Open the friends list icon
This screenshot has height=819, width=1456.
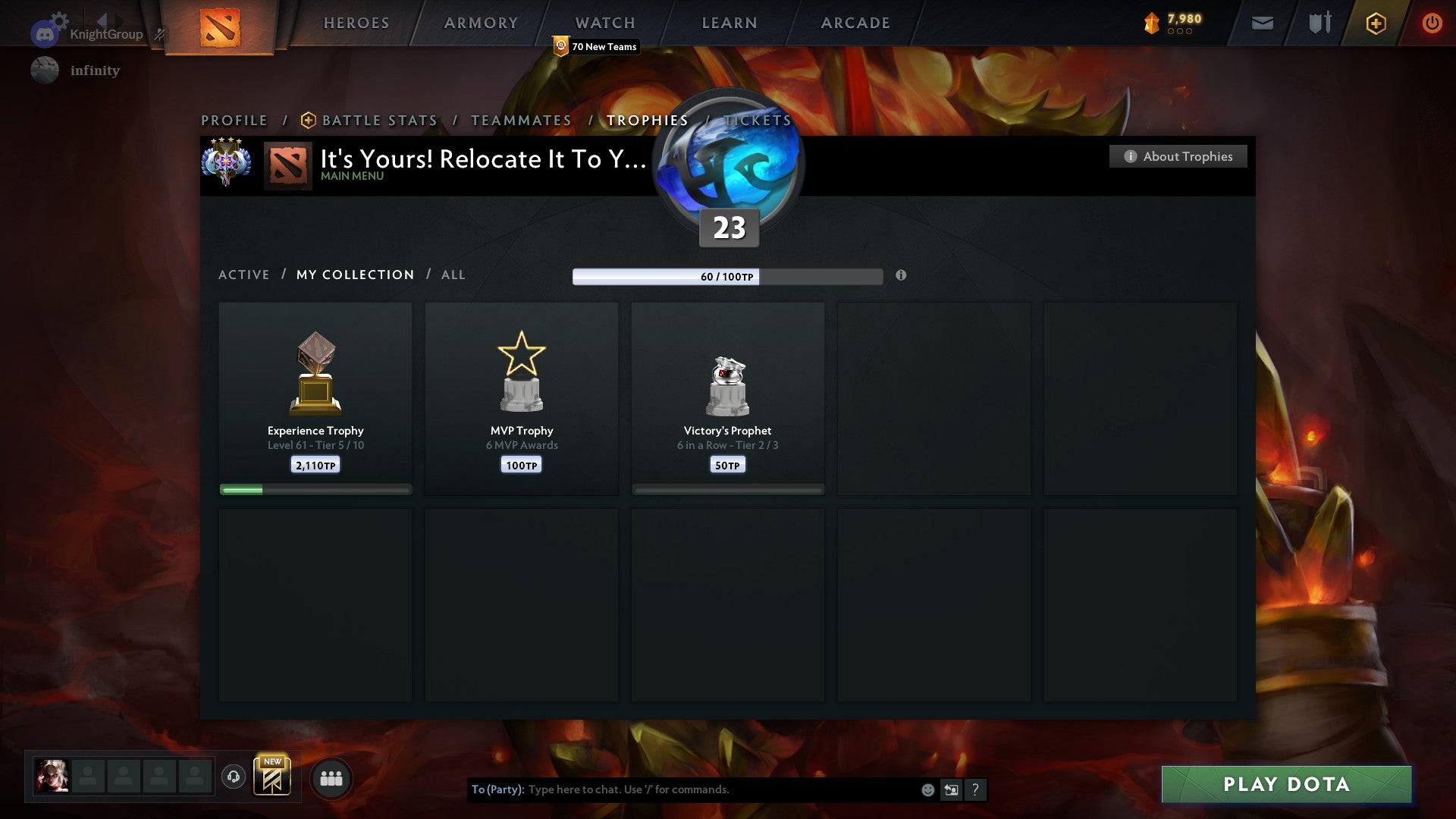331,777
